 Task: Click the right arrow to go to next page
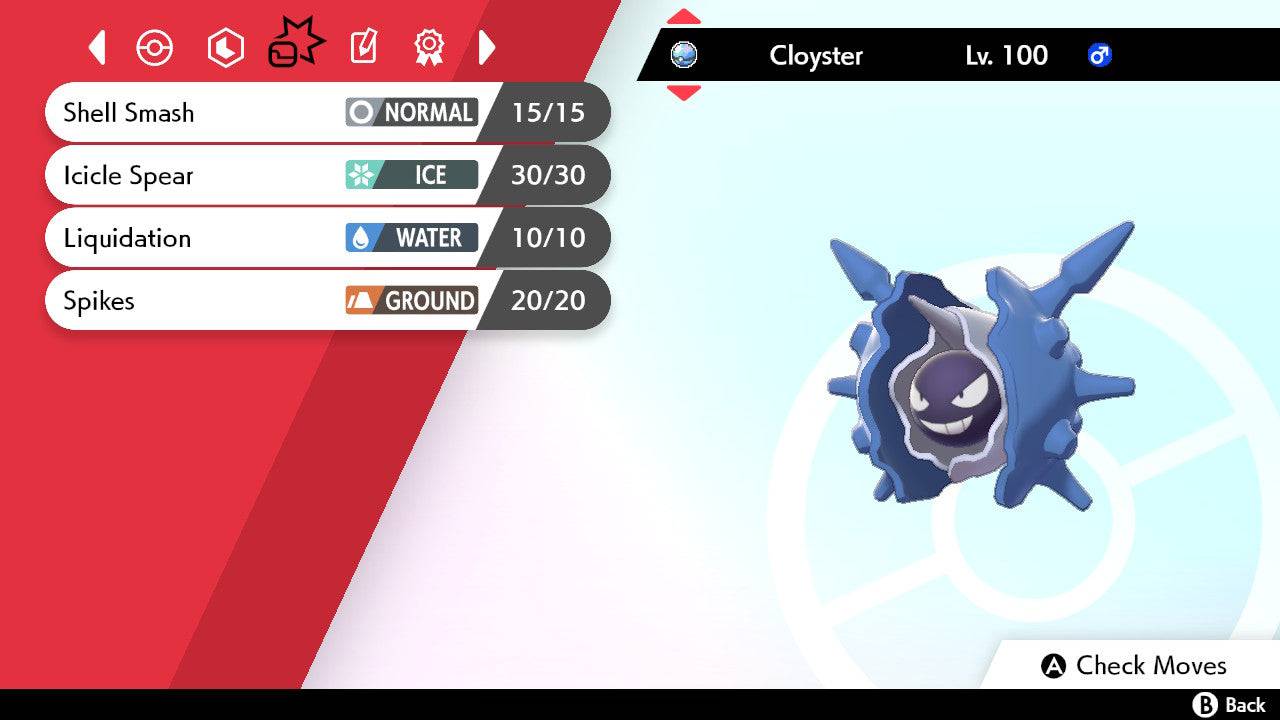(x=487, y=46)
